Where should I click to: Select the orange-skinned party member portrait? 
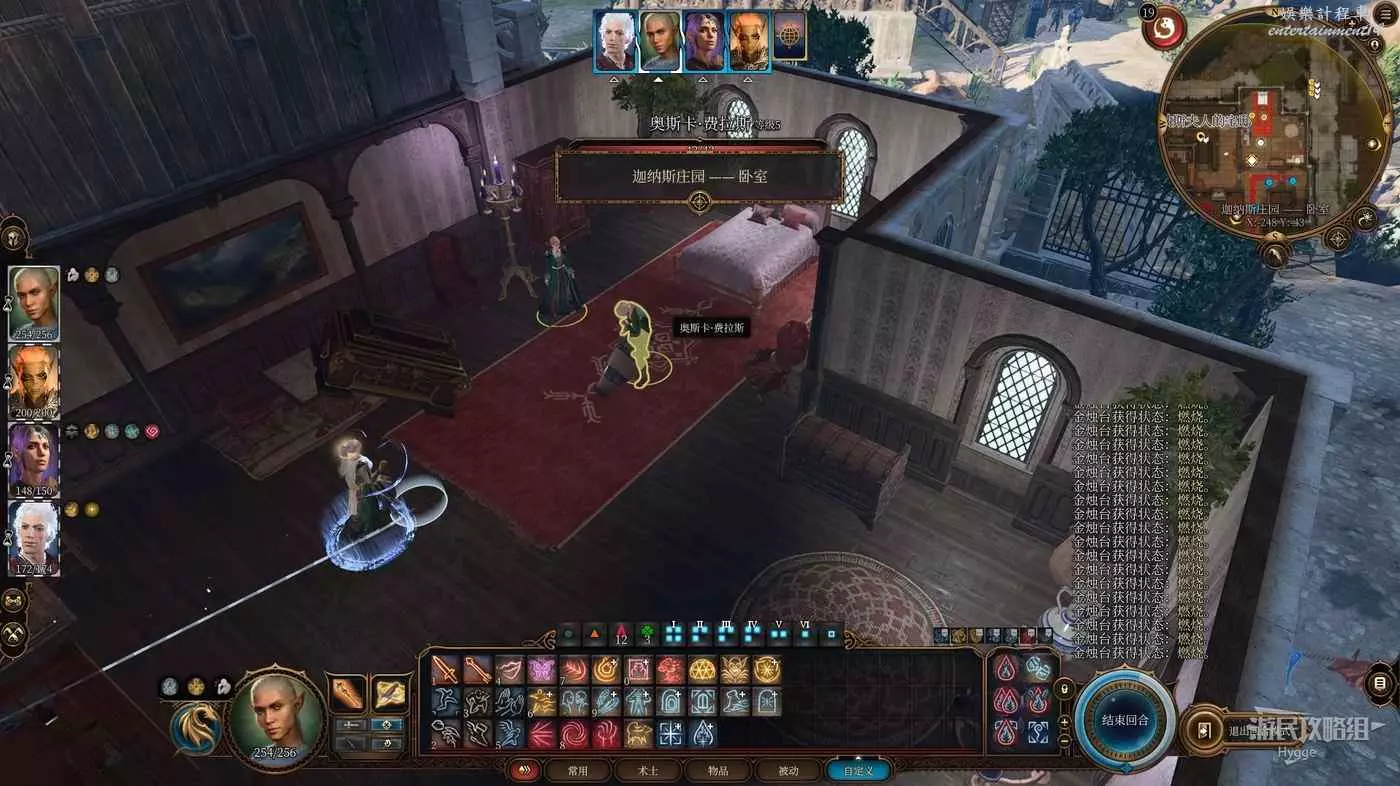tap(34, 382)
